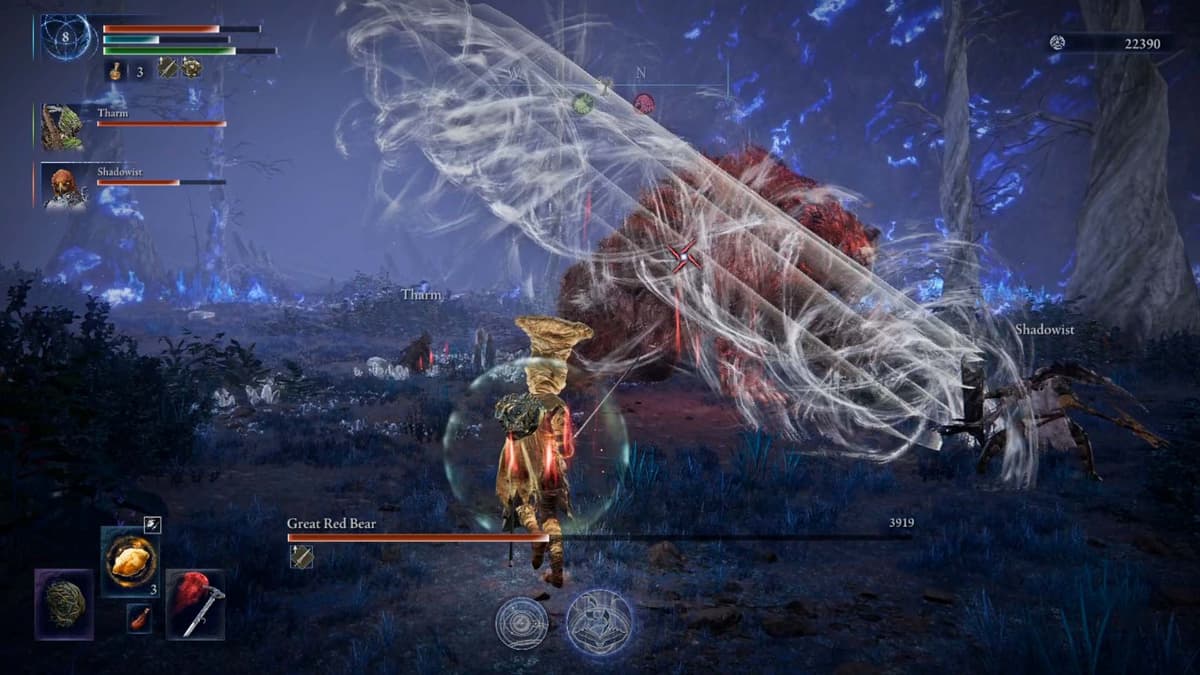Click the rune currency icon
The height and width of the screenshot is (675, 1200).
[1058, 42]
